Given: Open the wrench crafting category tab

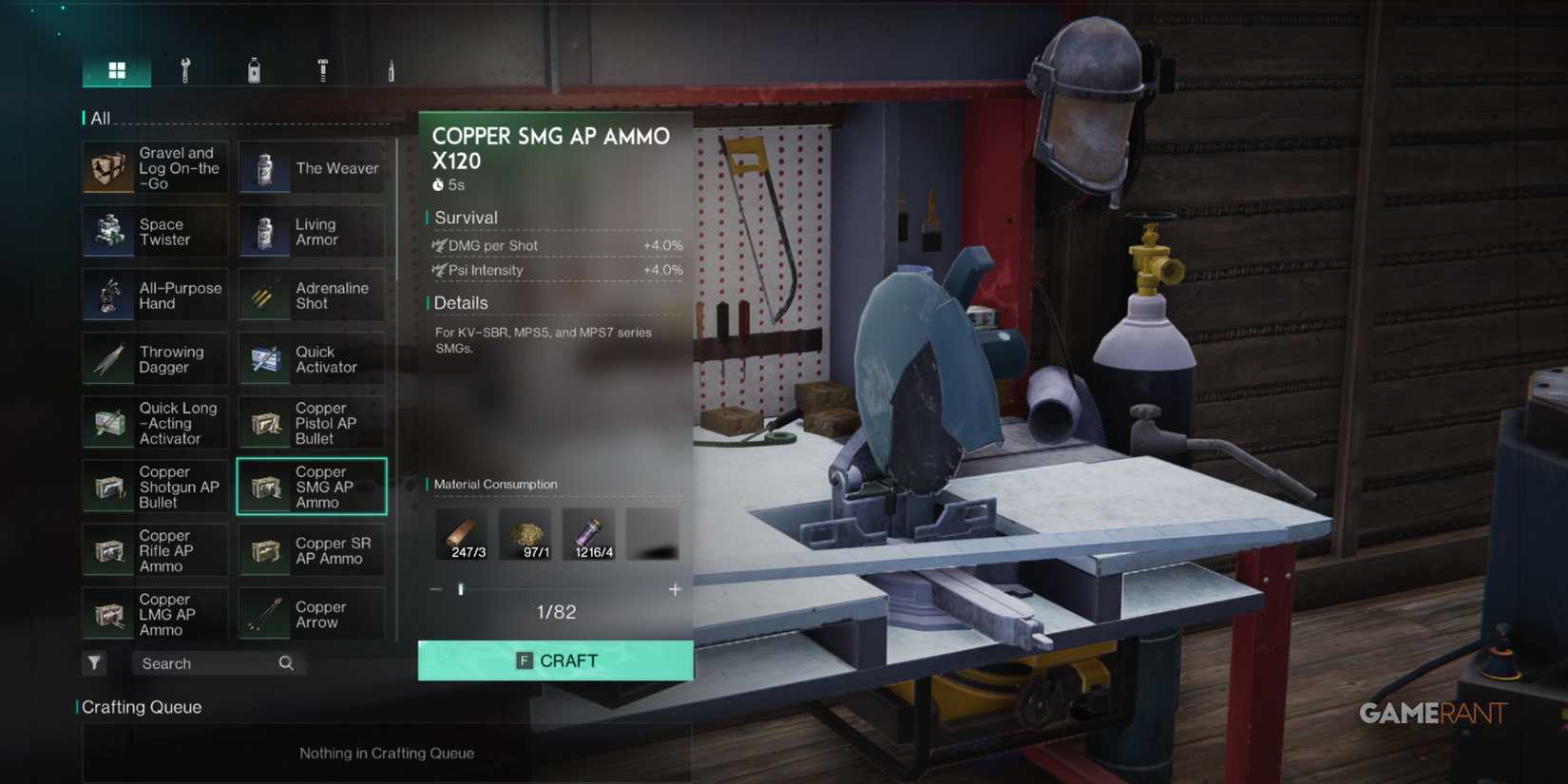Looking at the screenshot, I should pyautogui.click(x=185, y=68).
